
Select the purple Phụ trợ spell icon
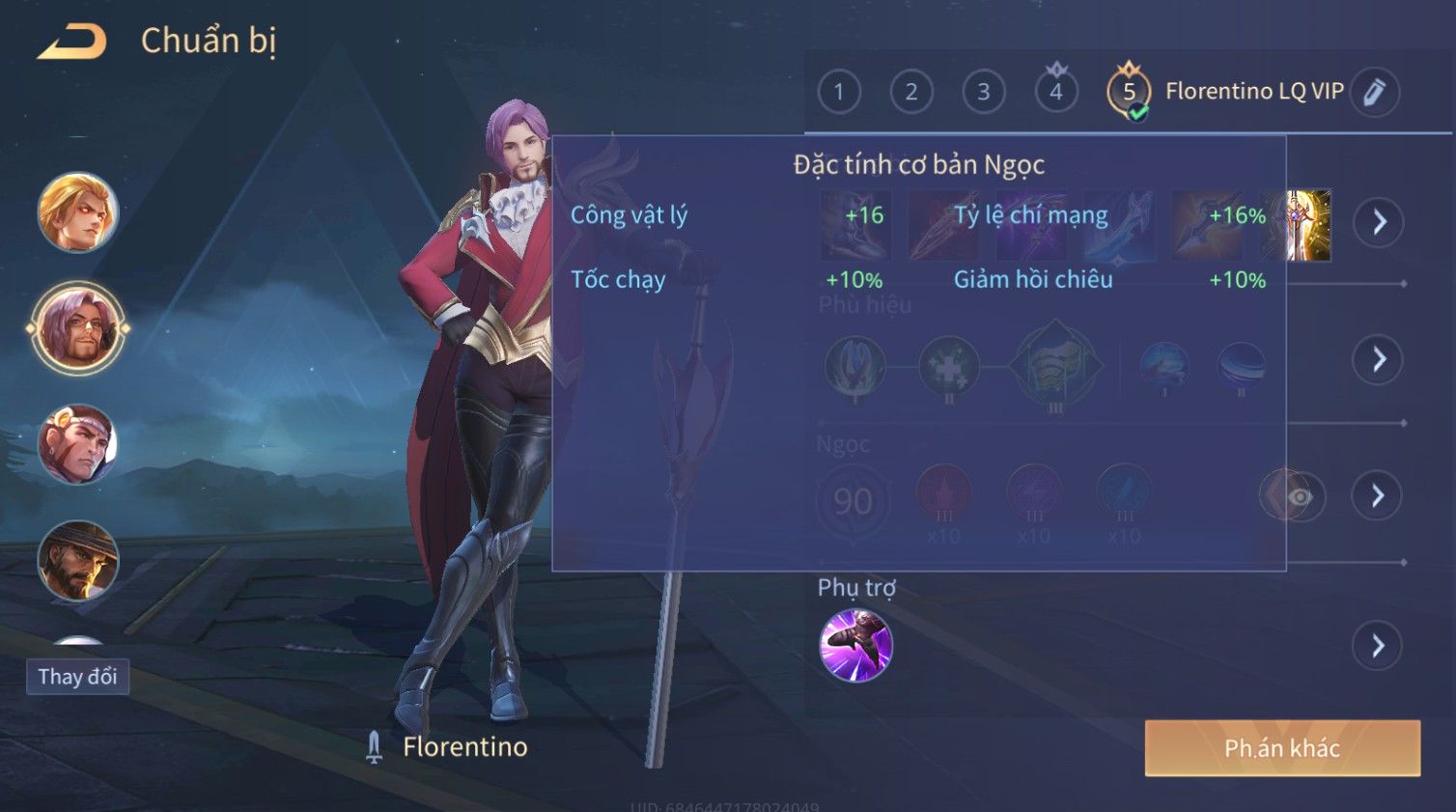(x=855, y=645)
